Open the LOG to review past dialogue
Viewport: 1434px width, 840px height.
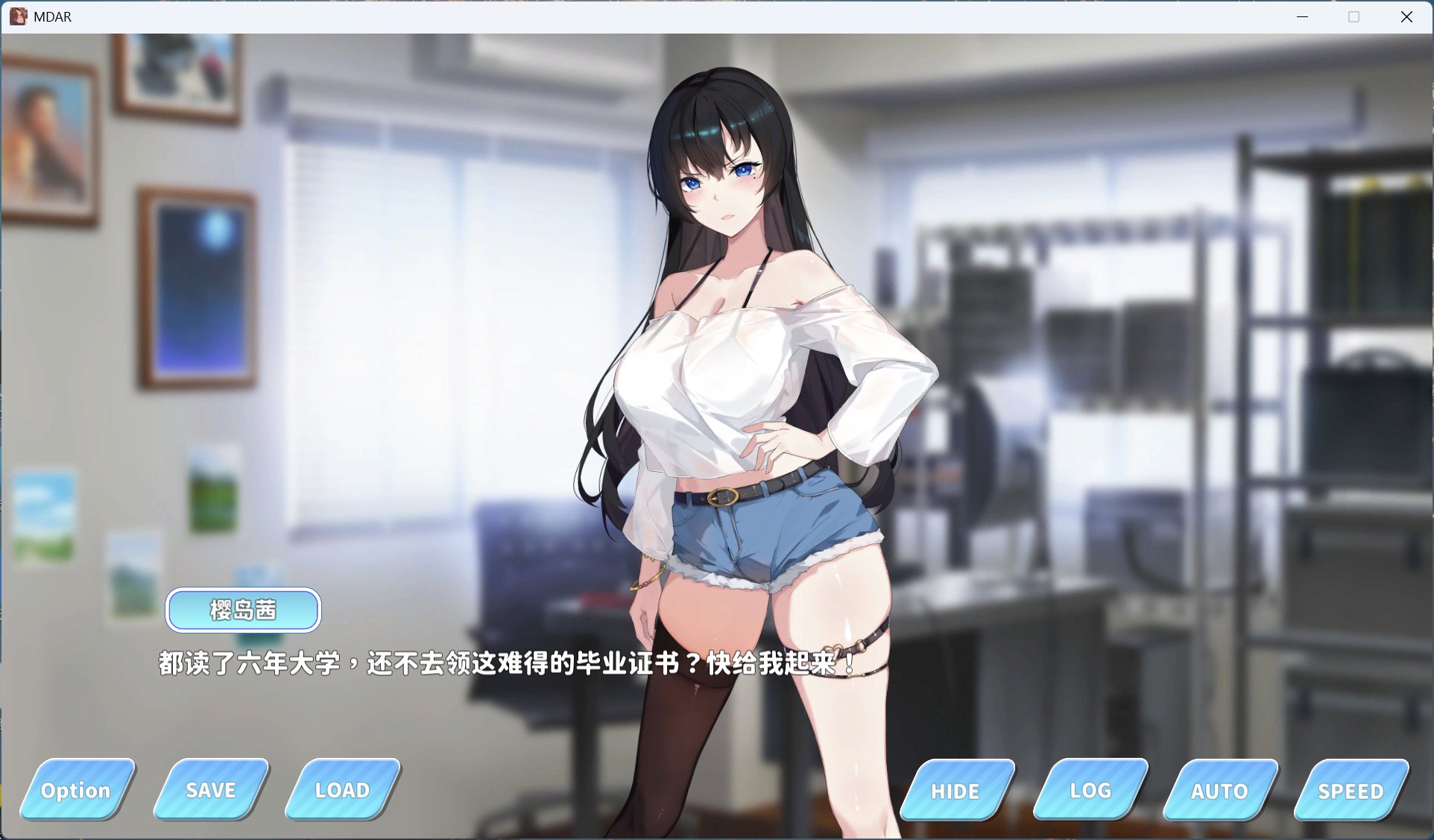click(x=1088, y=791)
